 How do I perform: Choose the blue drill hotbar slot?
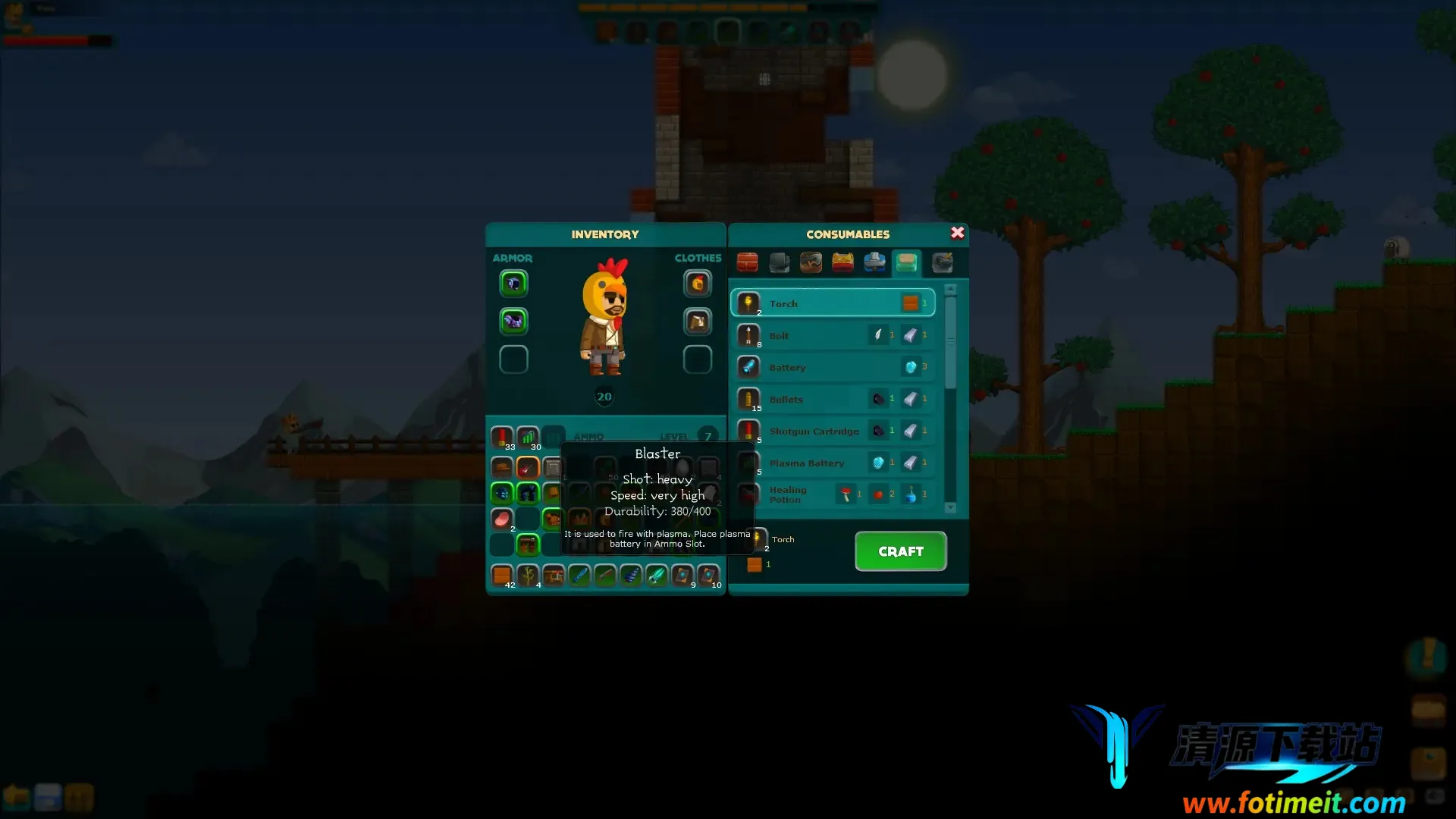click(x=631, y=576)
